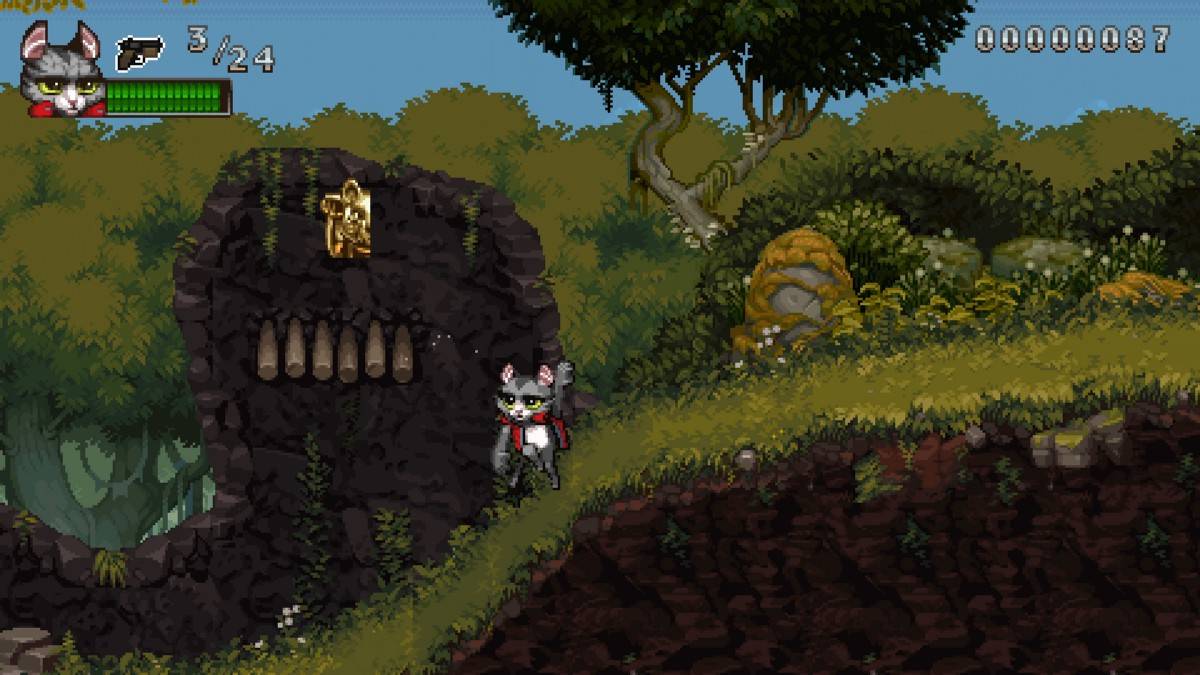Select the pistol weapon icon

139,51
